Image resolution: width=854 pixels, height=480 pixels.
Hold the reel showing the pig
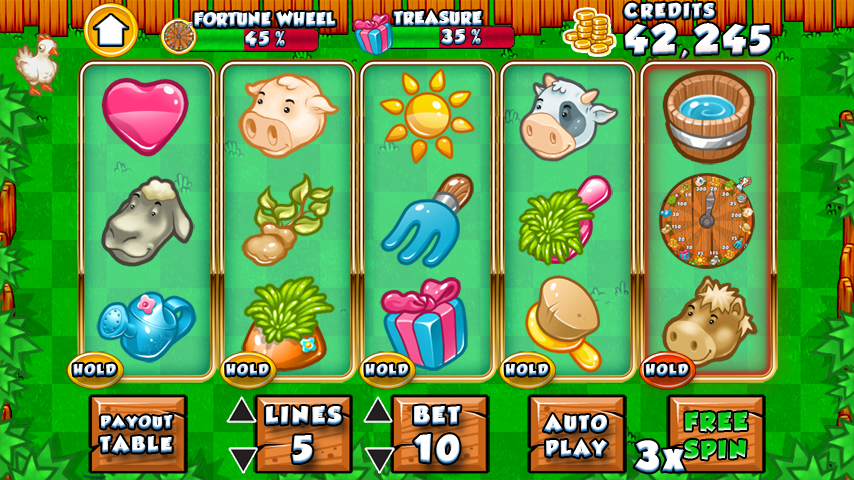pos(246,369)
